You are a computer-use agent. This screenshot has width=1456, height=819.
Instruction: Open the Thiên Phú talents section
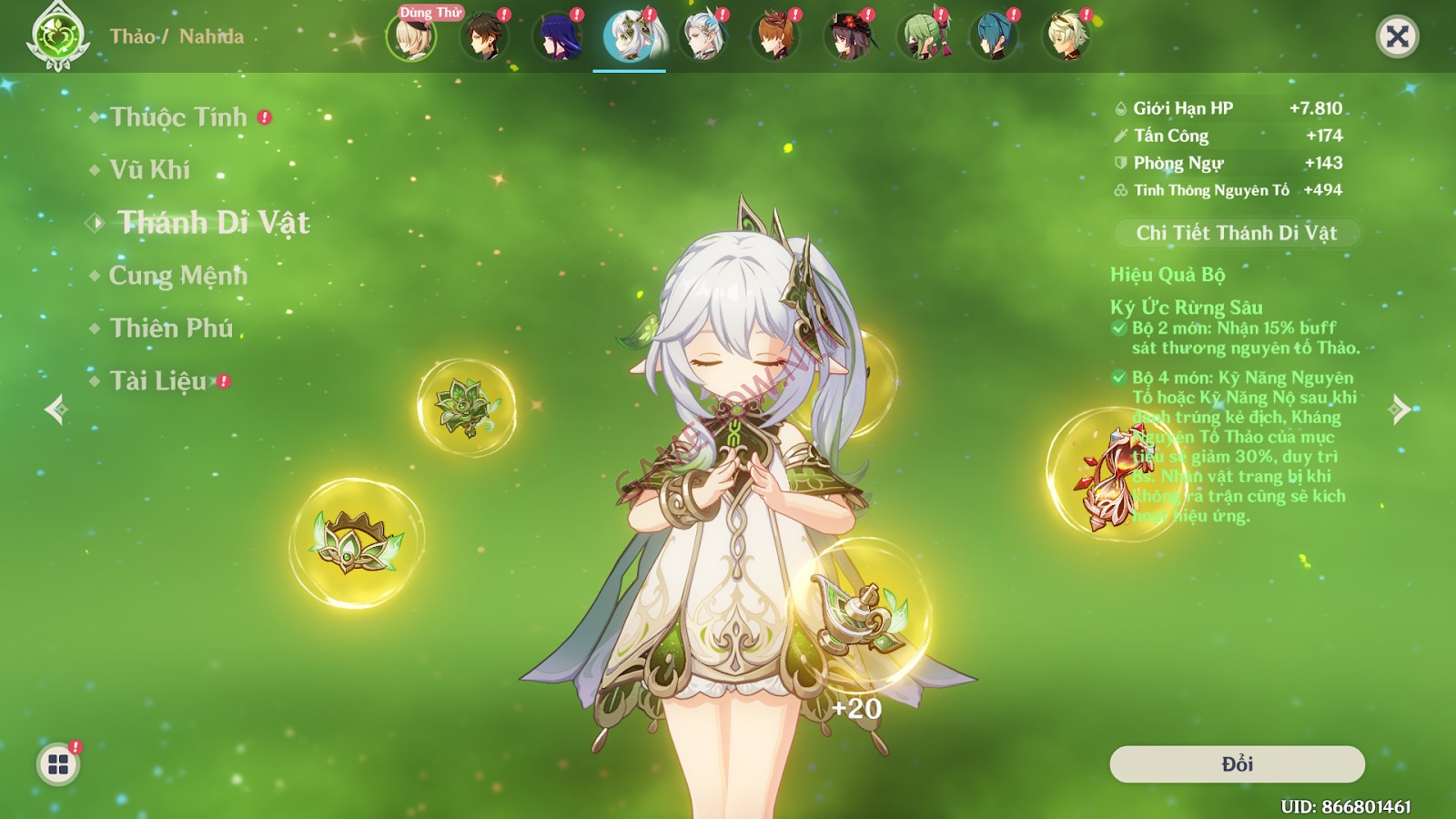click(x=171, y=329)
